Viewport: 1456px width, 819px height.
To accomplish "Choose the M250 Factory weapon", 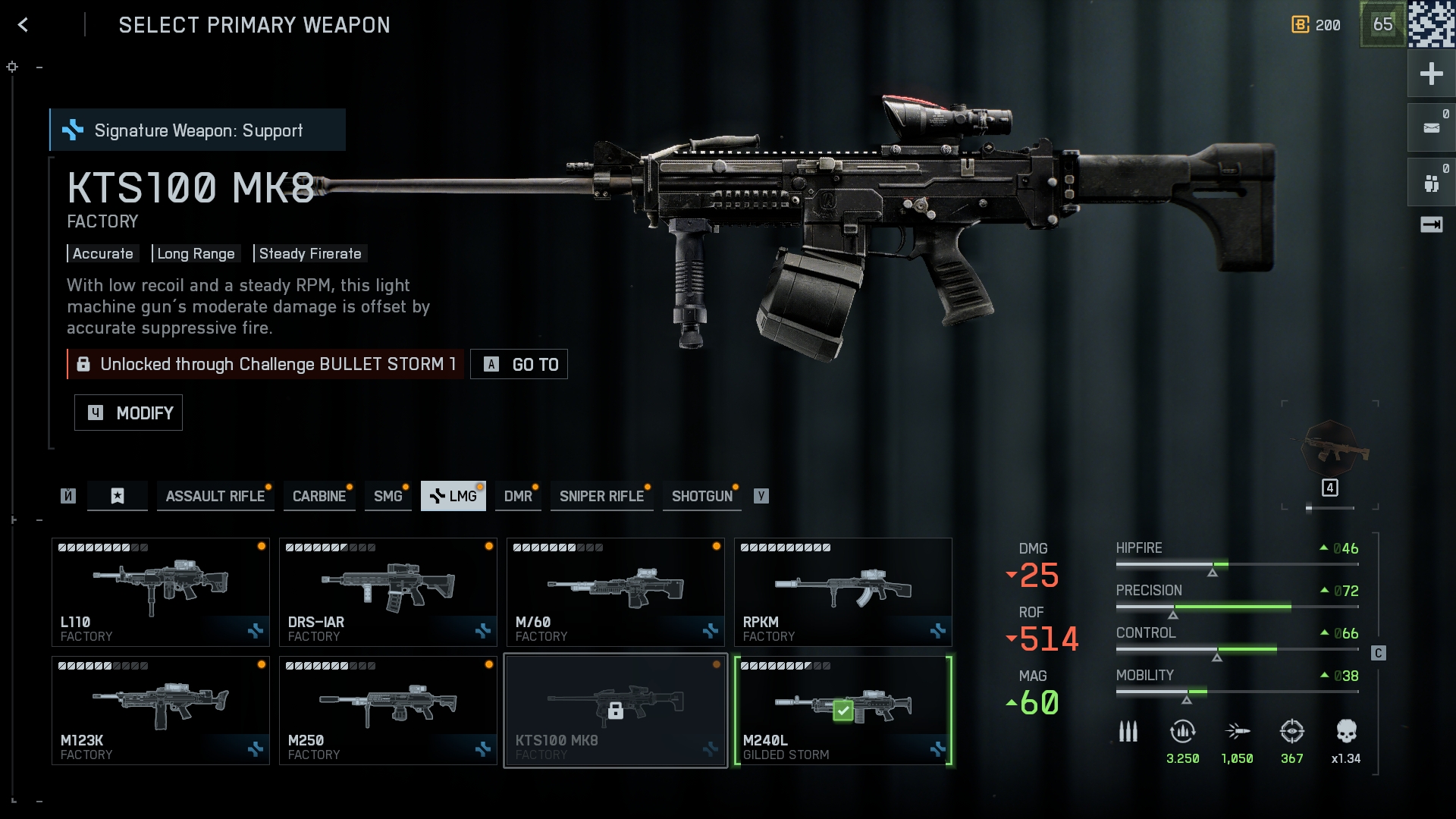I will pos(388,711).
